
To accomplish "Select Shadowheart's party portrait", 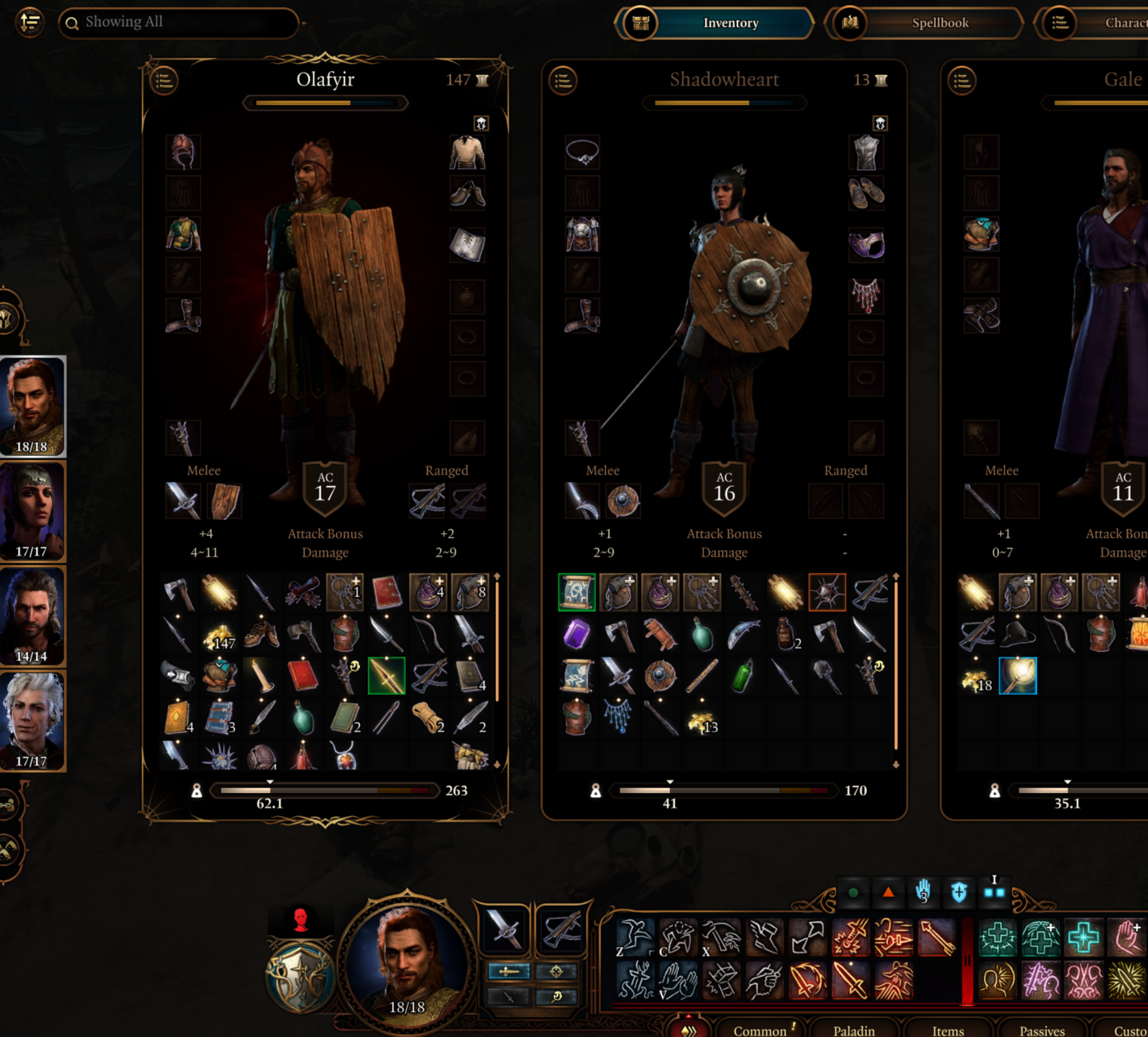I will (33, 511).
